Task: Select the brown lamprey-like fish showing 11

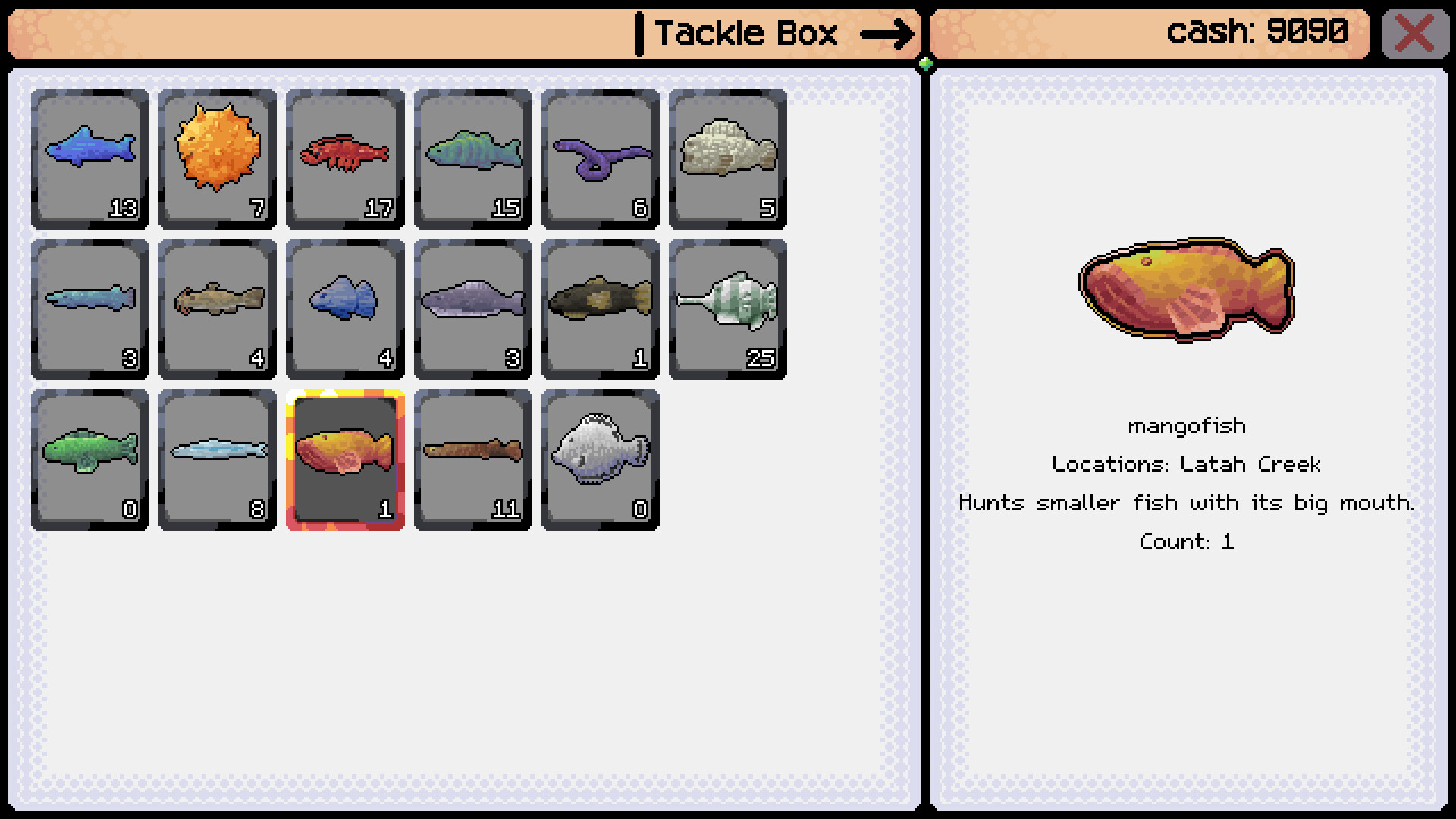Action: pos(472,453)
